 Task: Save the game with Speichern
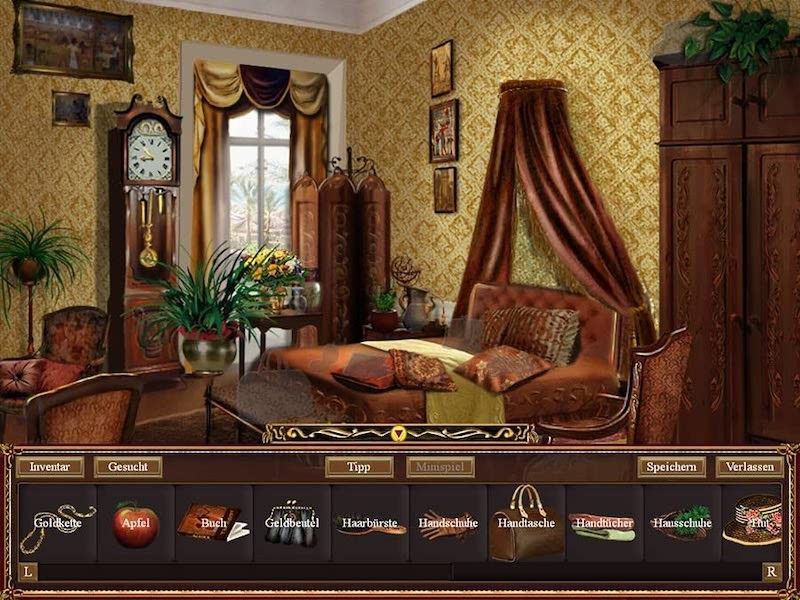click(671, 467)
